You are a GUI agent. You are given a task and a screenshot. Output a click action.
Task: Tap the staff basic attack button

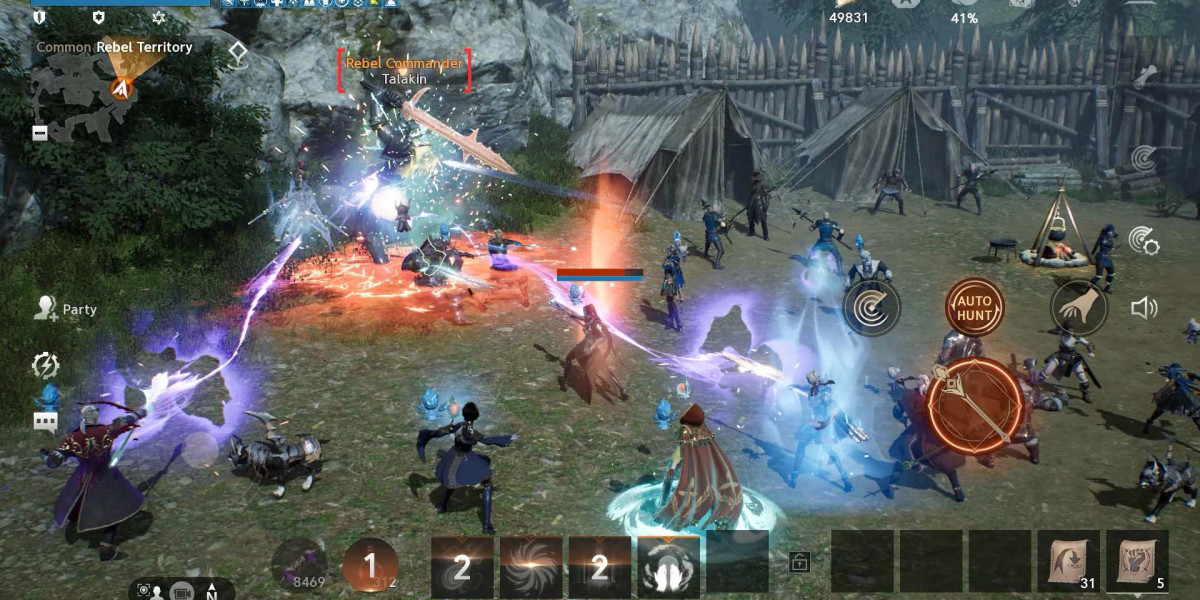(x=975, y=407)
